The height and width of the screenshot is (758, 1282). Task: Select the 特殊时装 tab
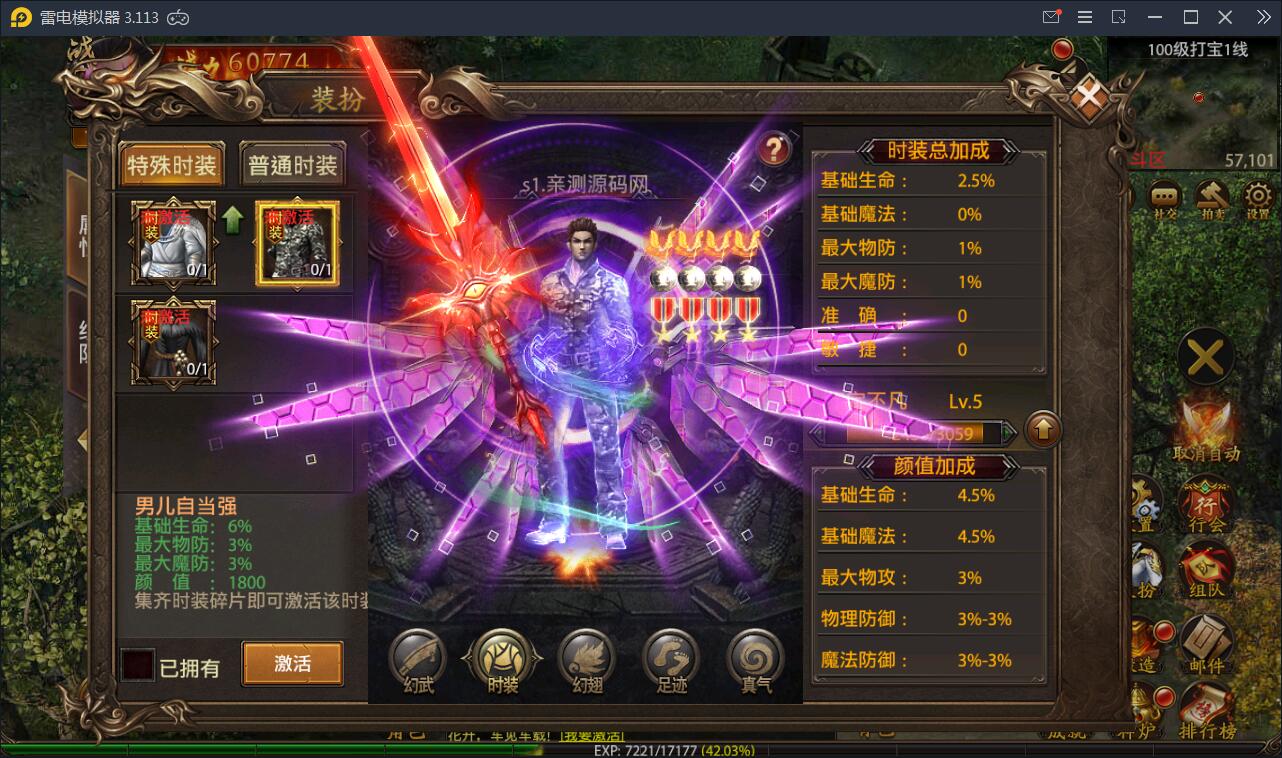coord(170,165)
